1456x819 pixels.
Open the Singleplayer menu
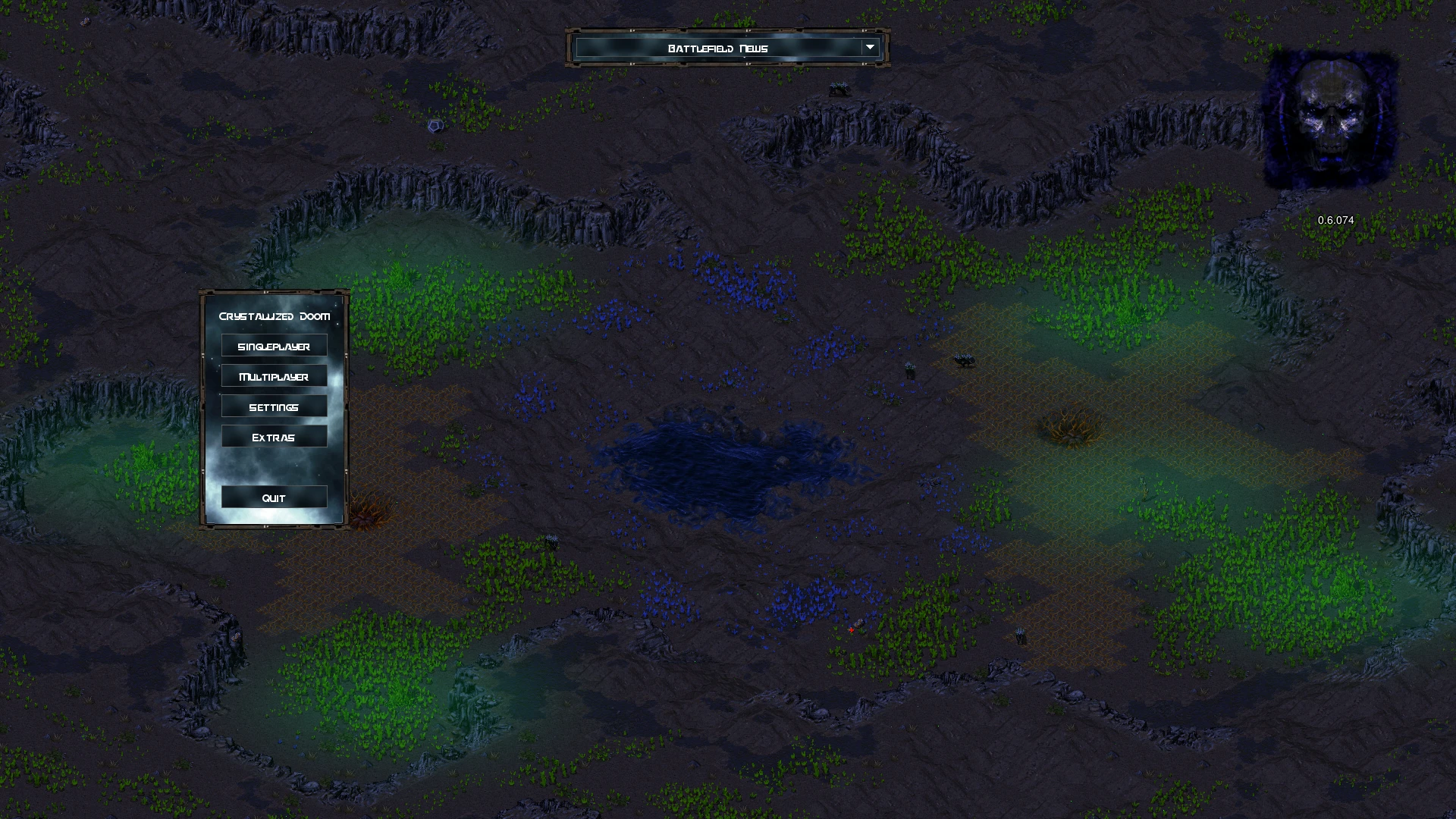click(274, 346)
